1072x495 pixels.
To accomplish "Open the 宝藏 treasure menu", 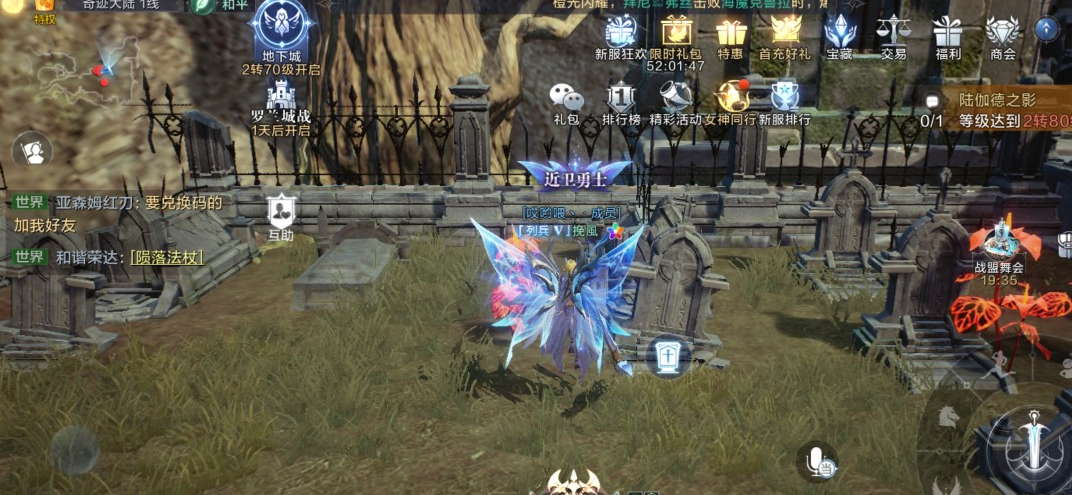I will pyautogui.click(x=839, y=34).
